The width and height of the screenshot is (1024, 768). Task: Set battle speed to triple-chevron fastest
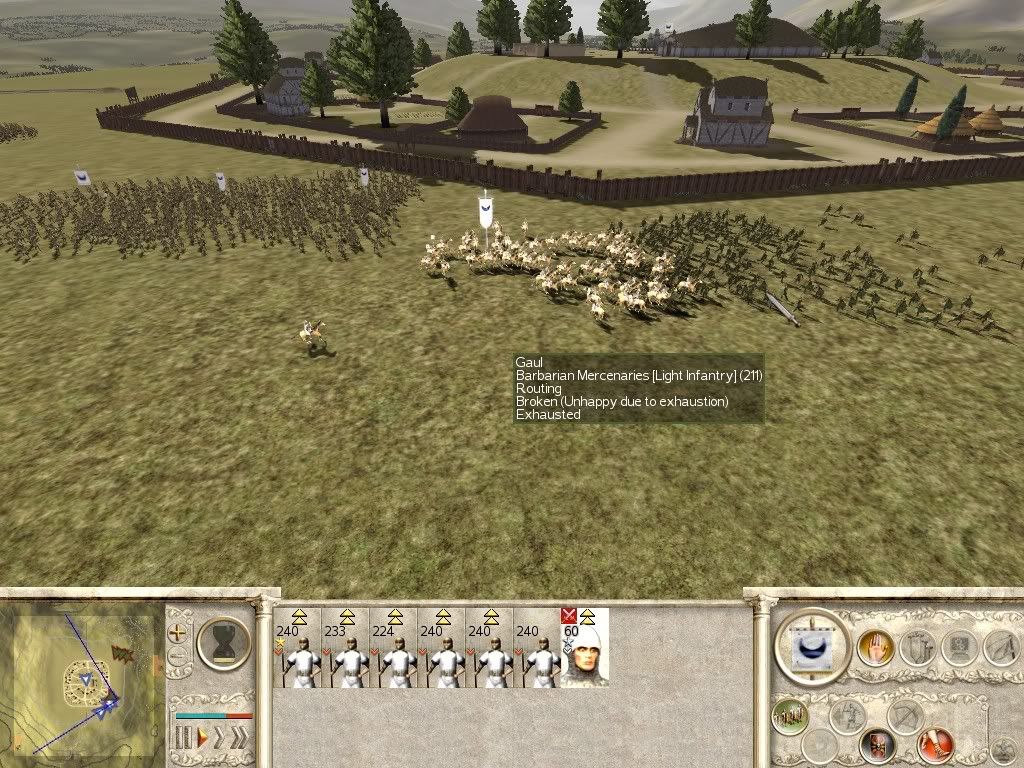tap(239, 739)
